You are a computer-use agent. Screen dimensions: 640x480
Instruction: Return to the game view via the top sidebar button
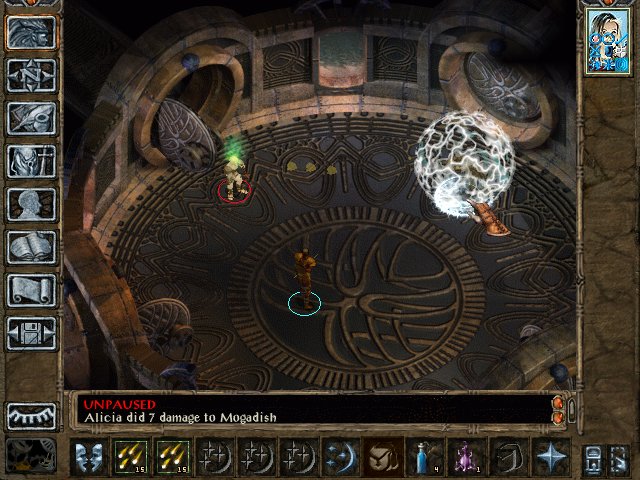point(31,33)
